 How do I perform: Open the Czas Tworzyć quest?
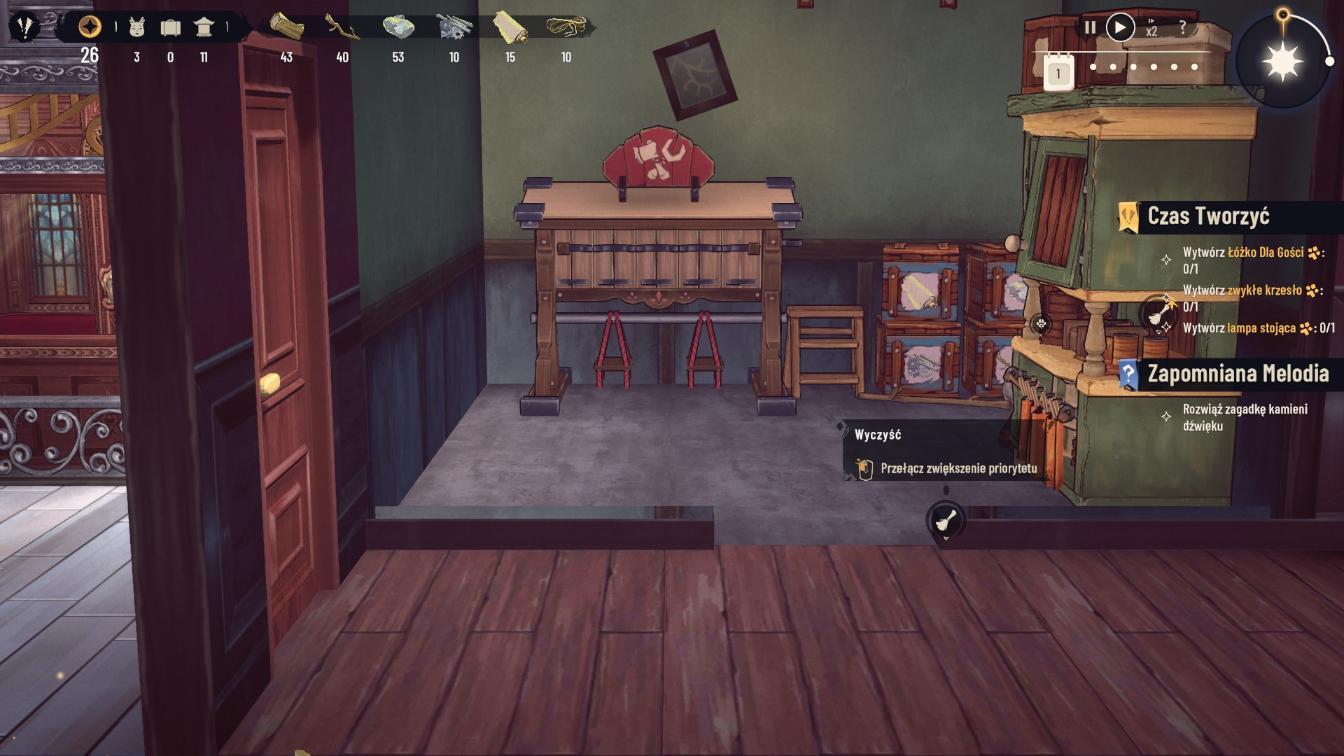1208,216
